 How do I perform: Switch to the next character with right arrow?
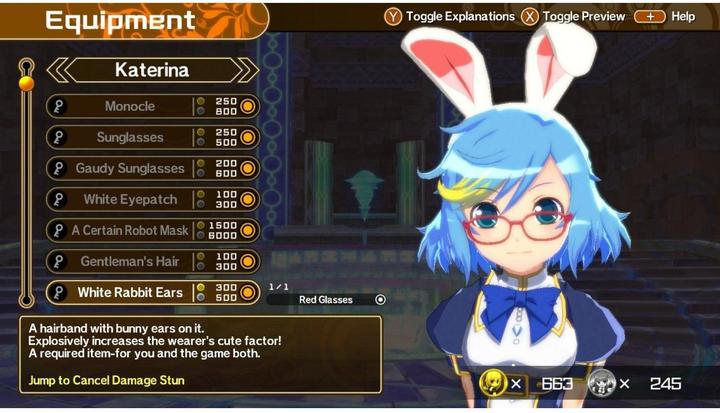point(245,70)
